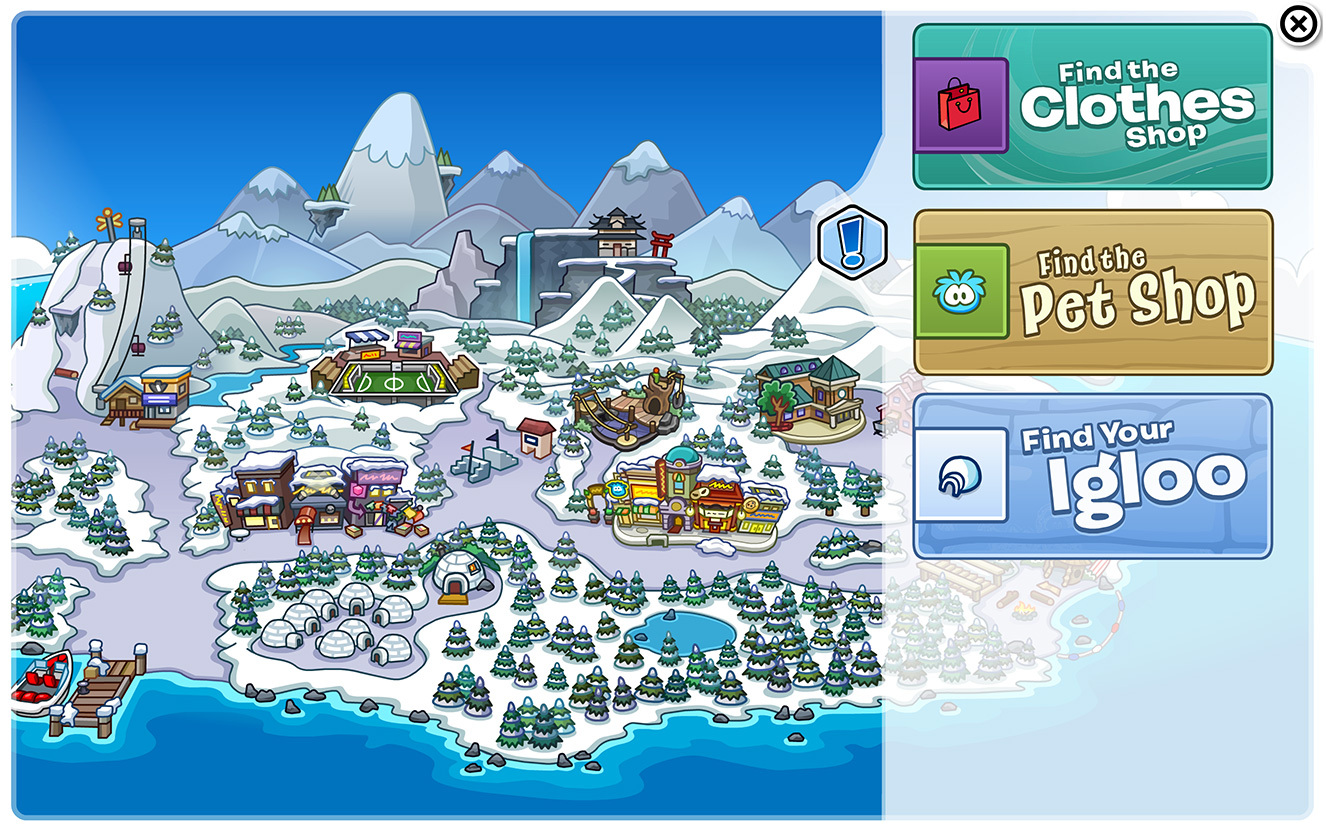Click the red shopping bag icon on the Clothes Shop banner

click(961, 104)
